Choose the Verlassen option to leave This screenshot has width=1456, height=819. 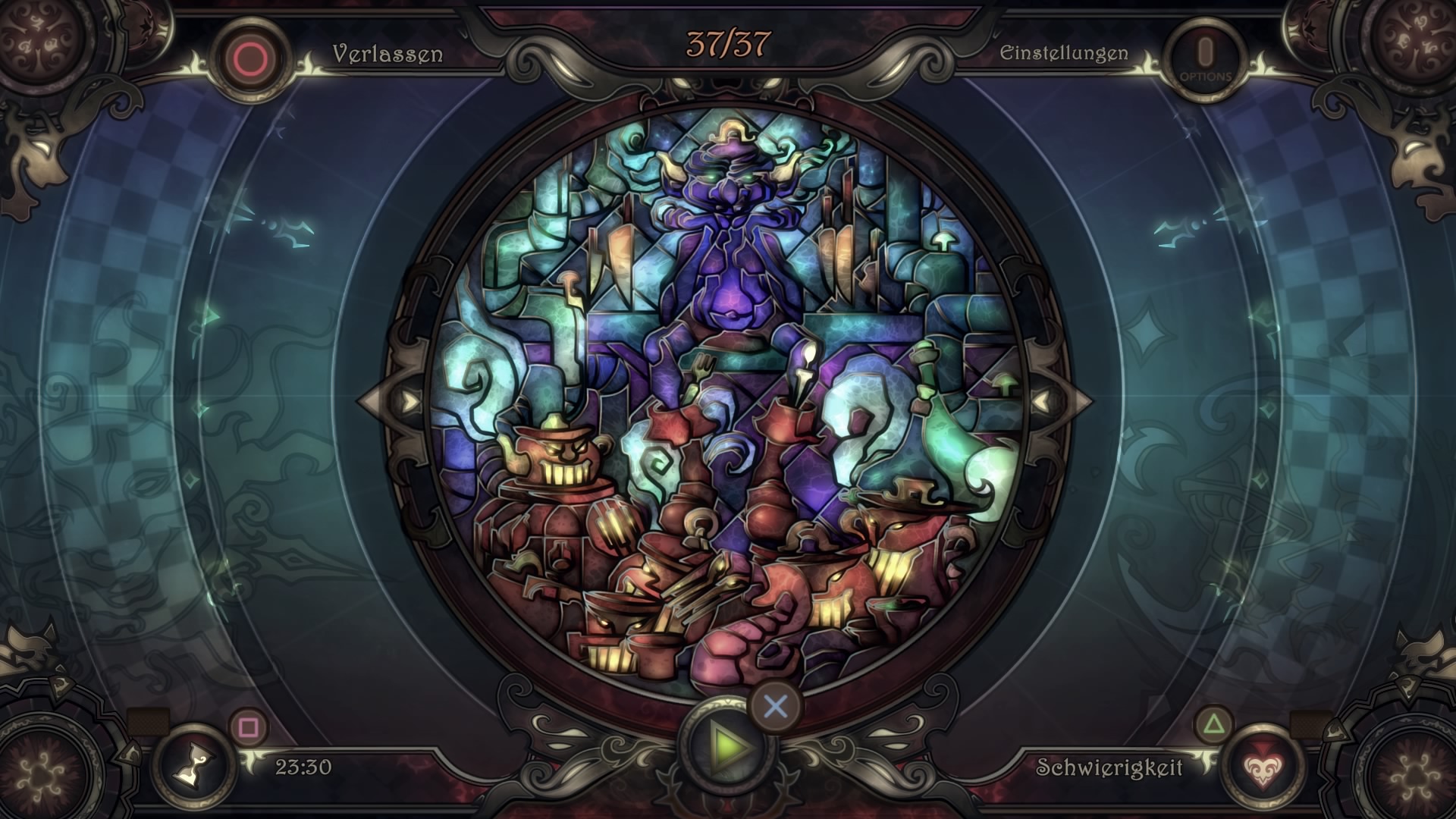[x=387, y=54]
